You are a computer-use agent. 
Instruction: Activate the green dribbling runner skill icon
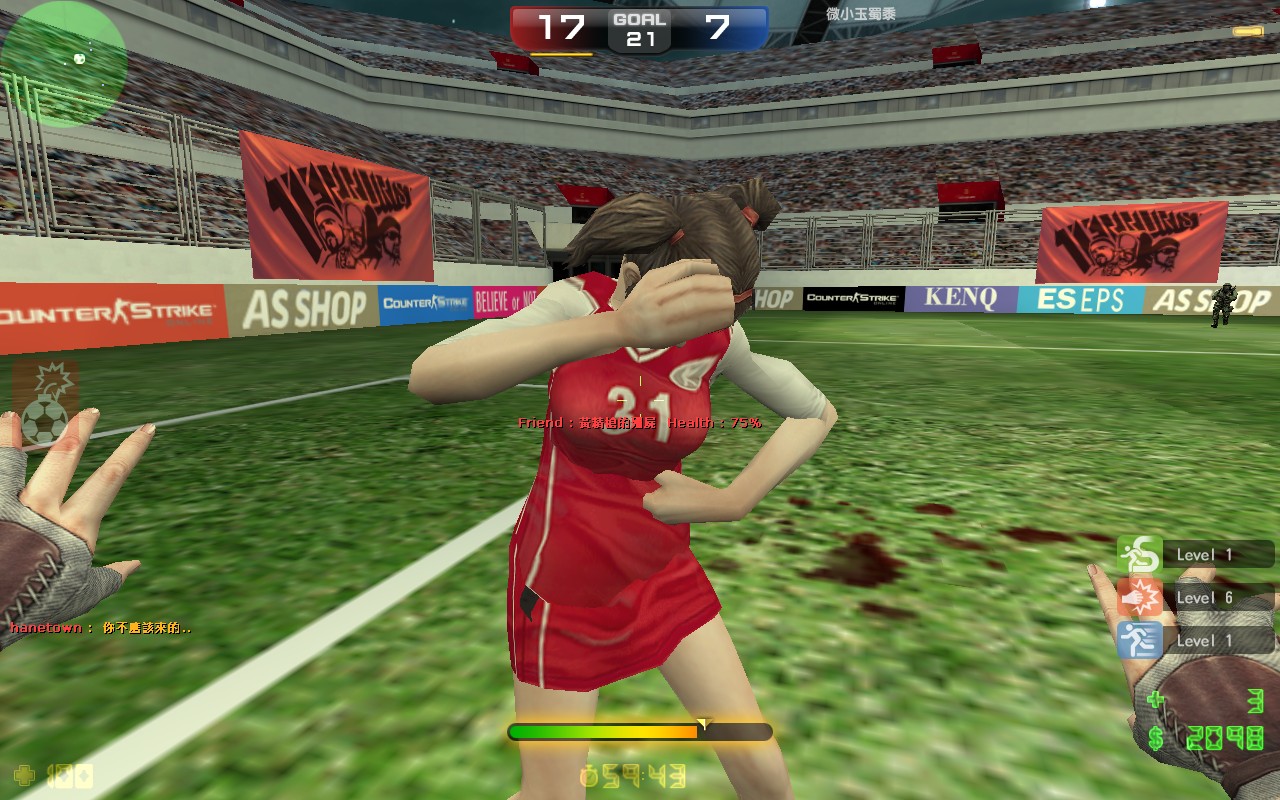pyautogui.click(x=1139, y=554)
